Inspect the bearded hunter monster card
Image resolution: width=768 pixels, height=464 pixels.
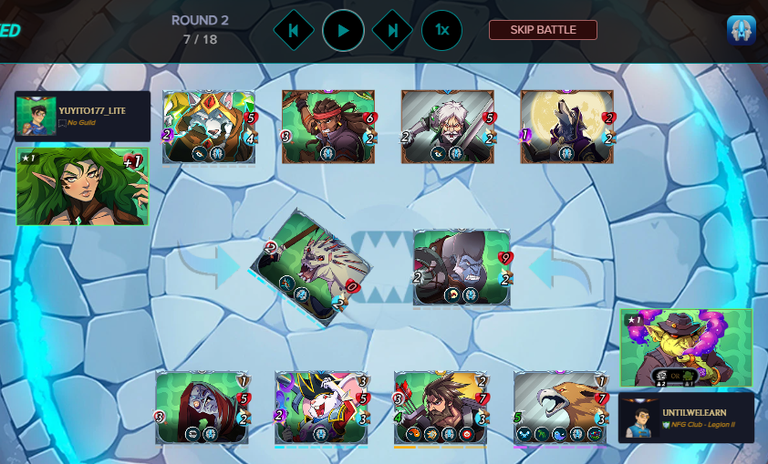pyautogui.click(x=440, y=408)
